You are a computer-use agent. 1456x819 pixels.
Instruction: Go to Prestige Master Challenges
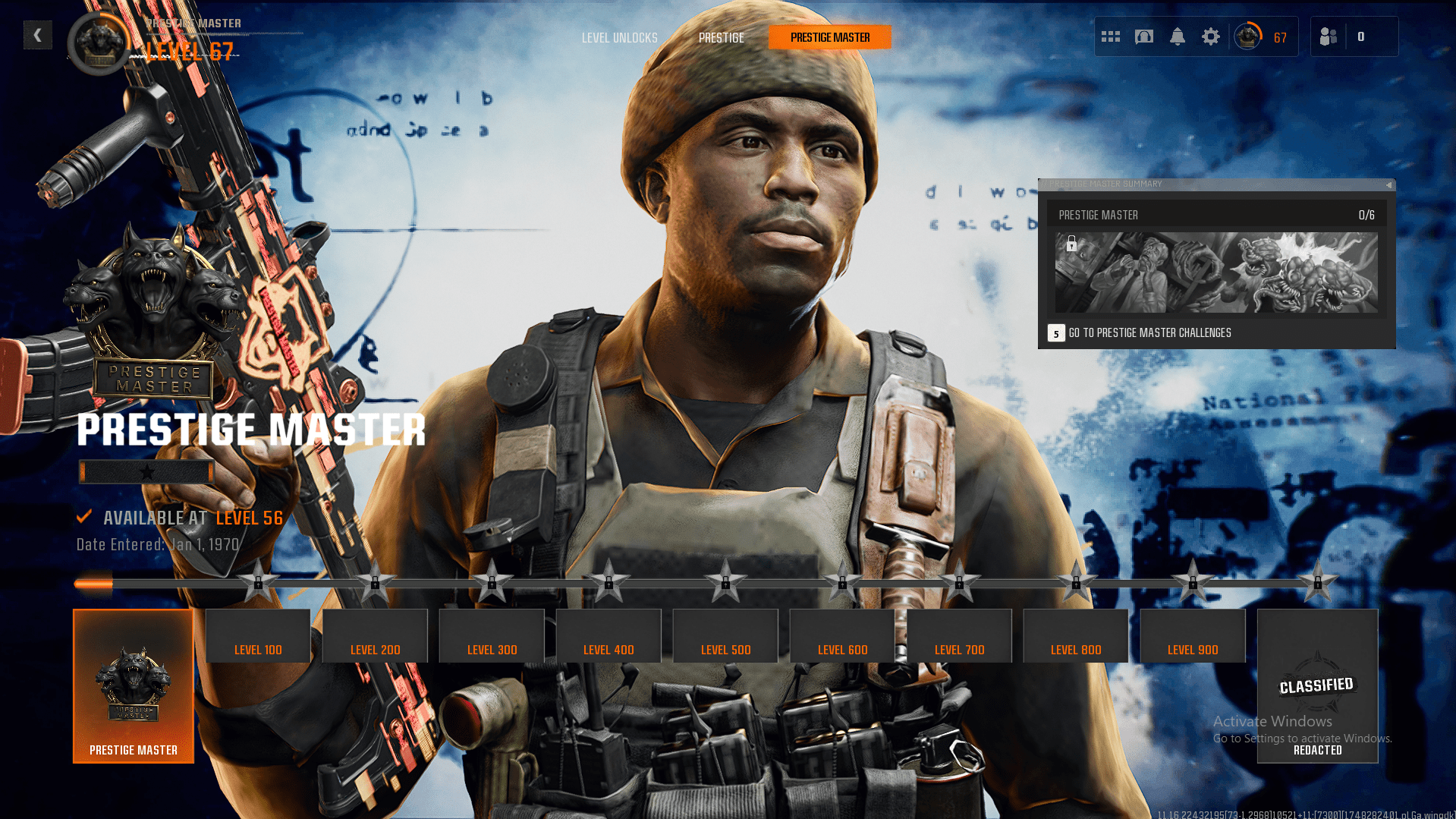pos(1149,332)
